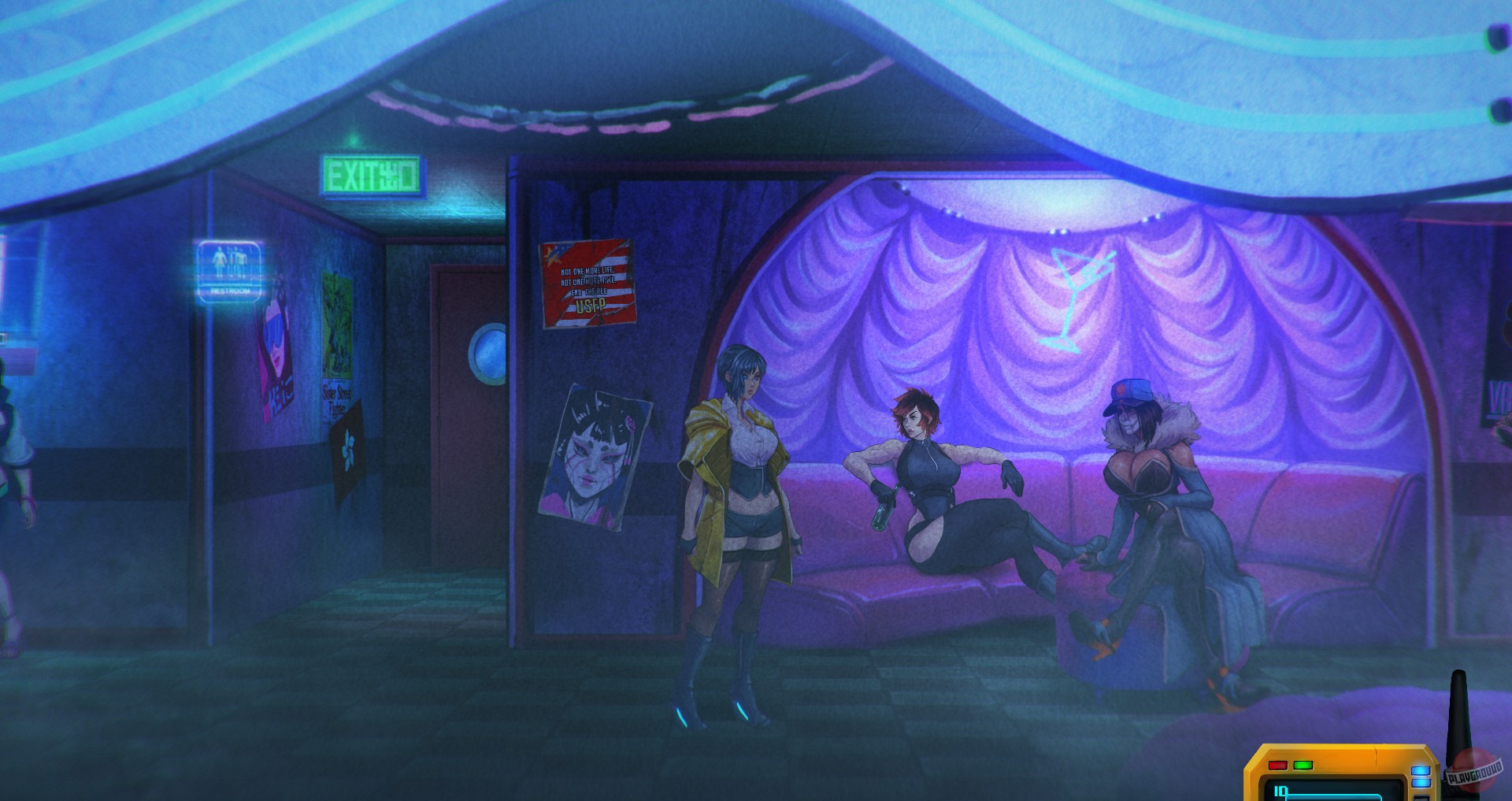This screenshot has width=1512, height=801.
Task: Toggle the small switch below the blue LEDs
Action: click(x=1421, y=796)
